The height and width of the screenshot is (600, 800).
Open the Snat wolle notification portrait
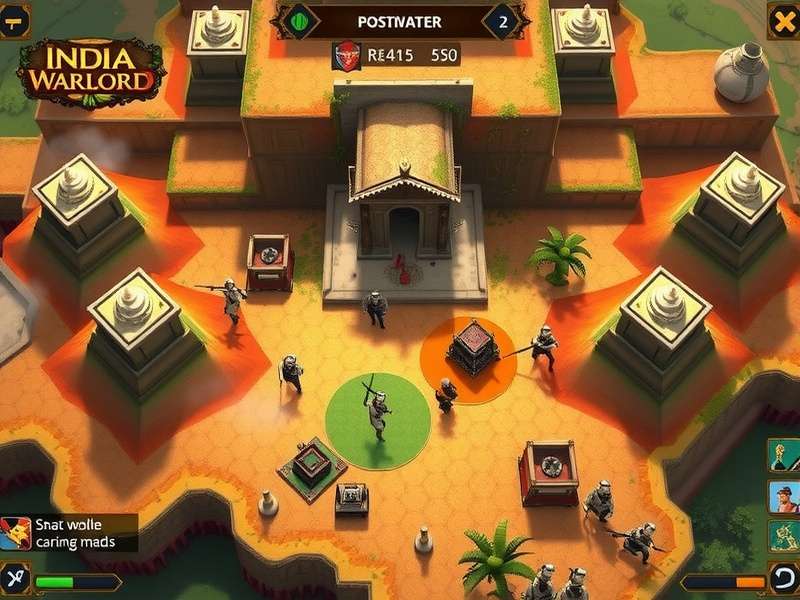[14, 533]
